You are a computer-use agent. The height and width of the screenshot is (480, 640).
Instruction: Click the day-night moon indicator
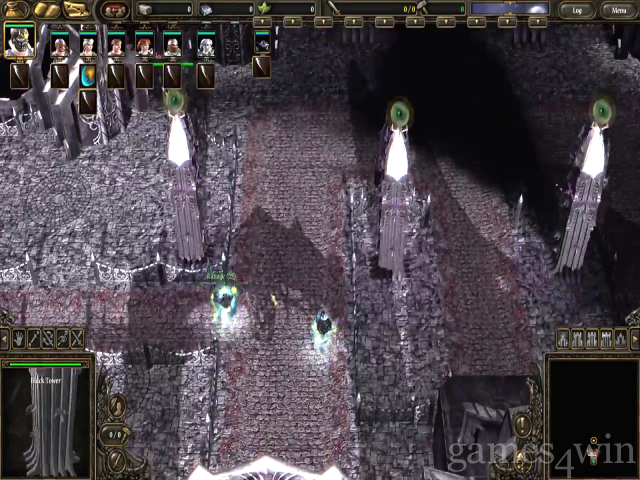tap(509, 9)
